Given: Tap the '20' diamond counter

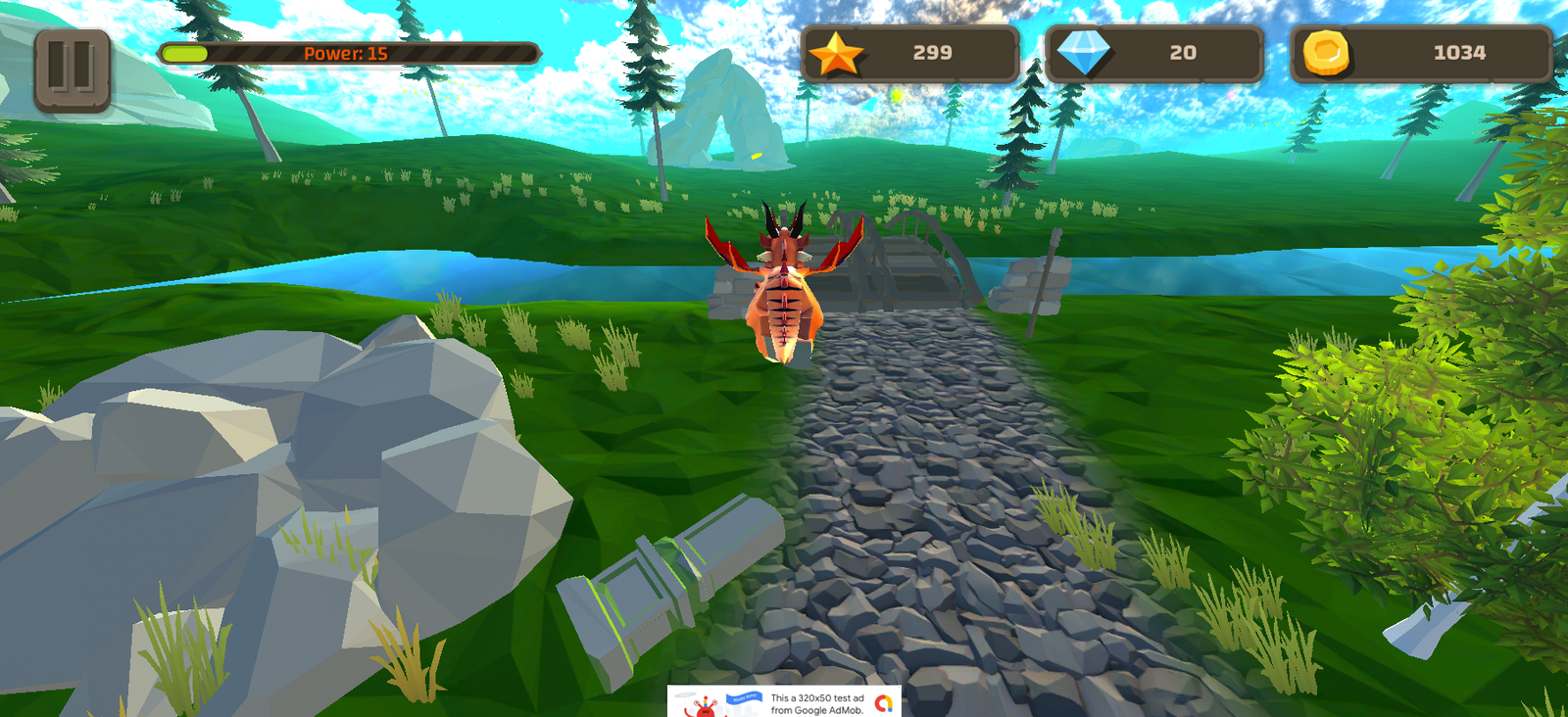Looking at the screenshot, I should coord(1181,54).
